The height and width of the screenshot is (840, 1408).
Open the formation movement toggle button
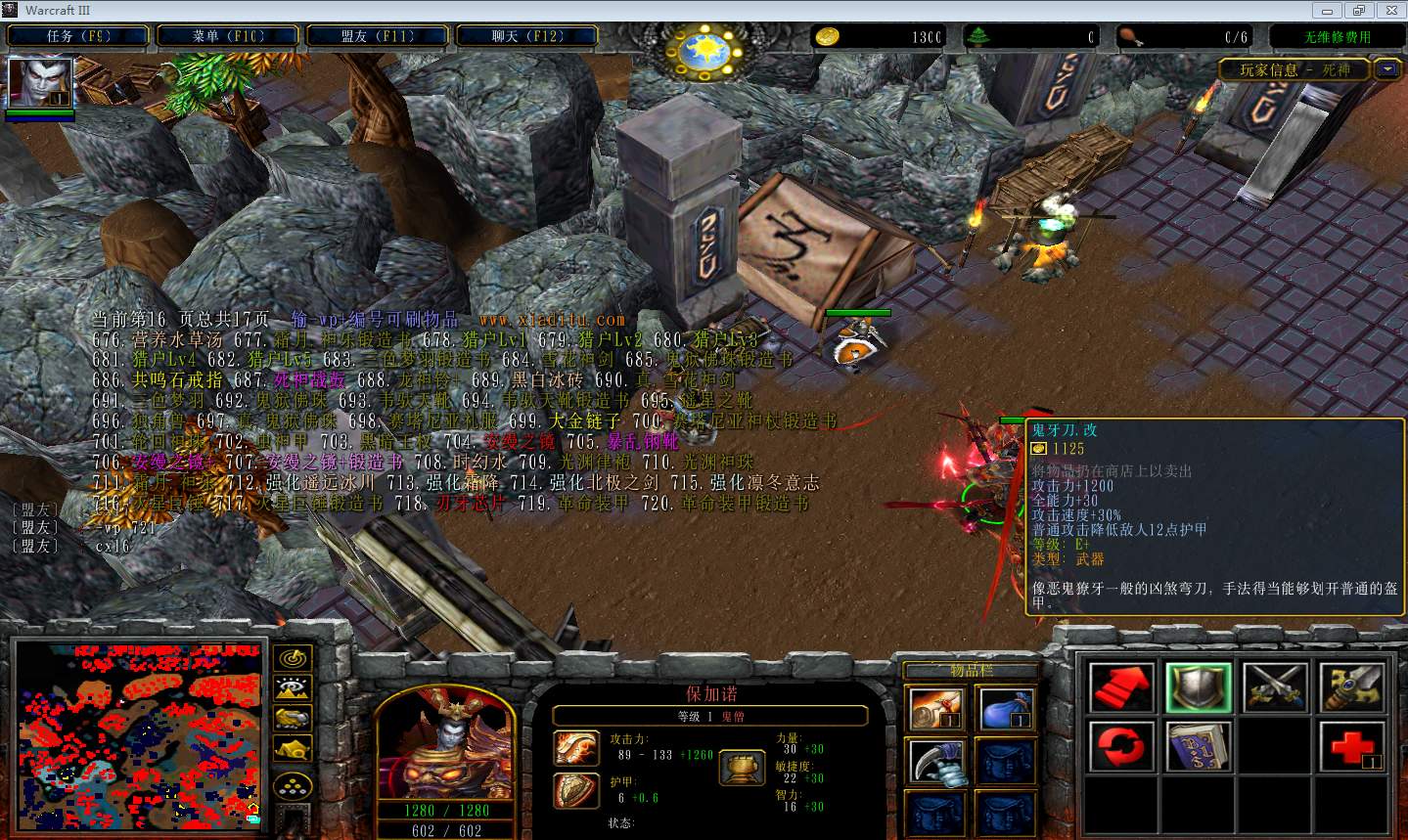[293, 785]
